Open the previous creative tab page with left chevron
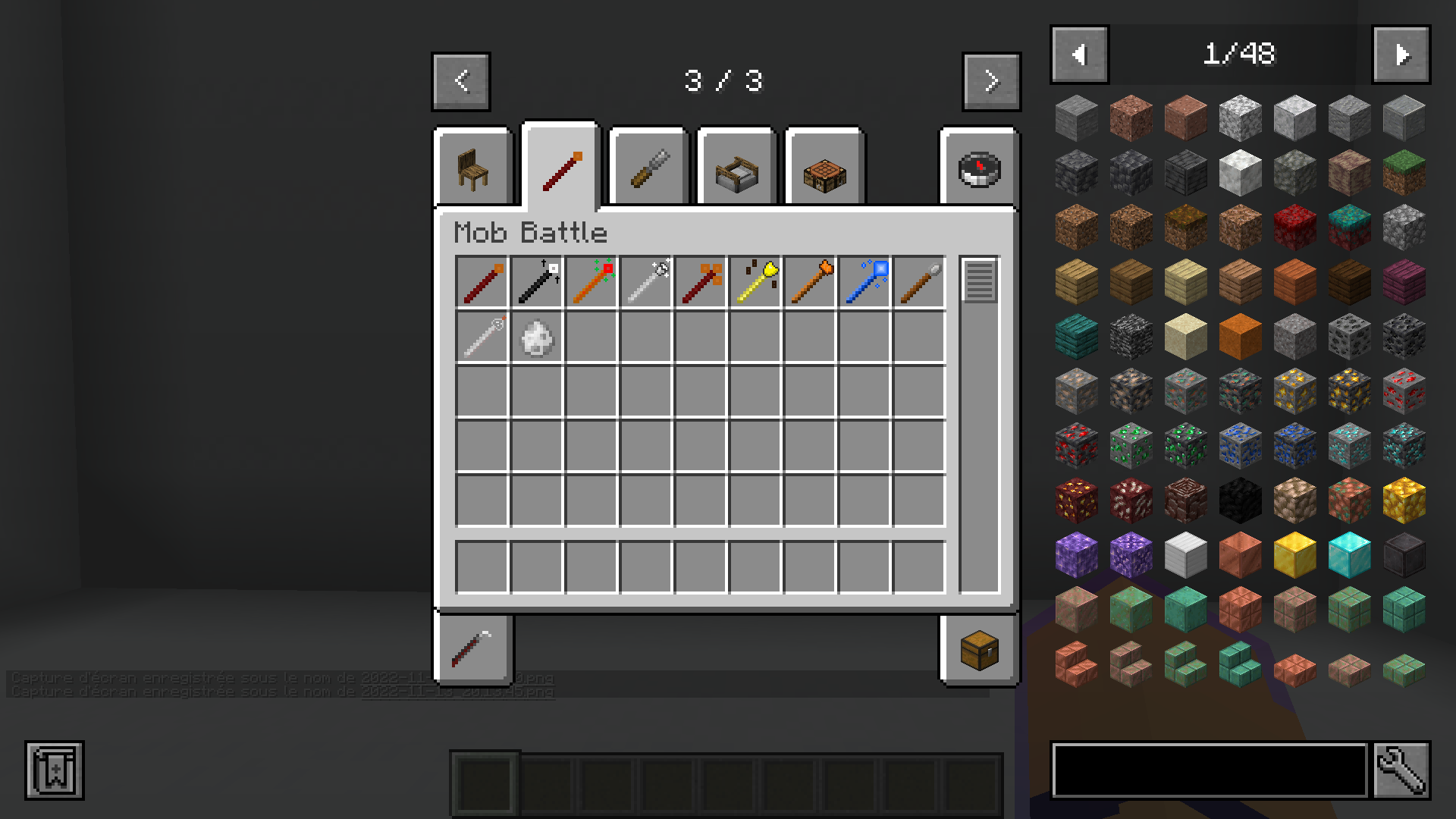This screenshot has width=1456, height=819. click(460, 82)
